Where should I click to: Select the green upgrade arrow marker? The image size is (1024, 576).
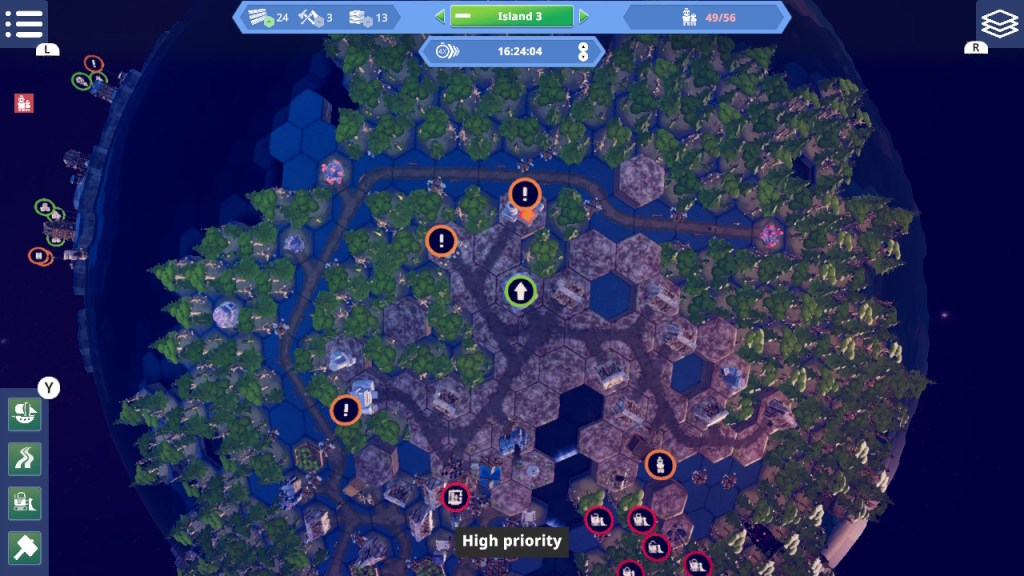coord(520,291)
